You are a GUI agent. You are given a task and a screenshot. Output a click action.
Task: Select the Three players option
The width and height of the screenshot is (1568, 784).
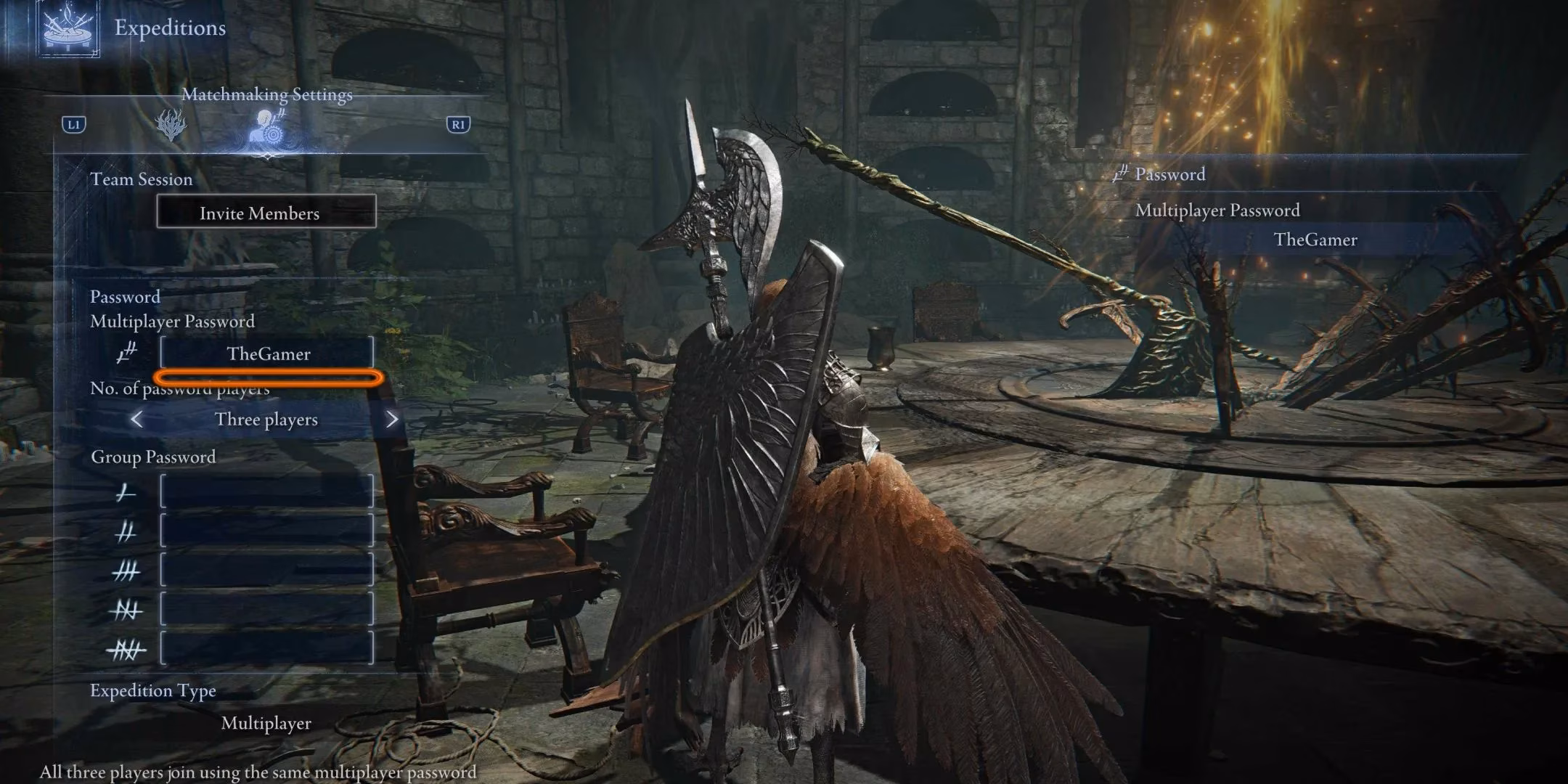[x=266, y=419]
